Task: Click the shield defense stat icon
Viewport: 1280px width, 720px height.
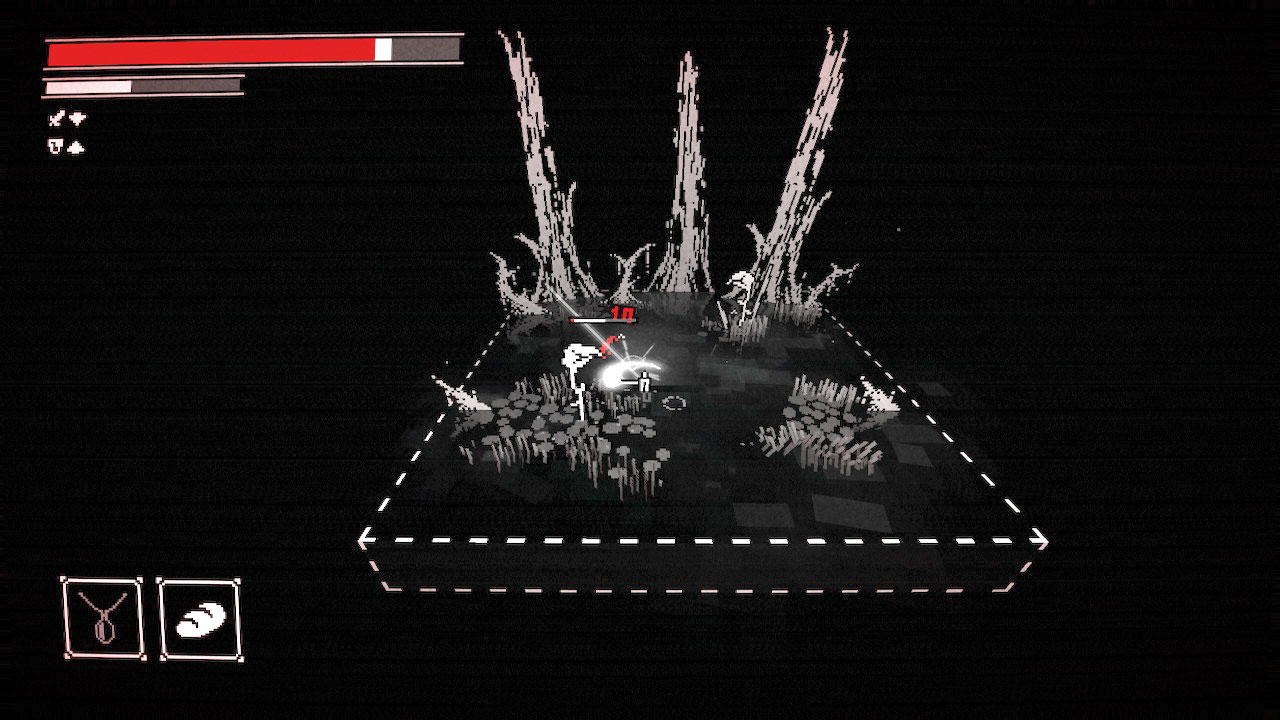Action: pyautogui.click(x=54, y=144)
